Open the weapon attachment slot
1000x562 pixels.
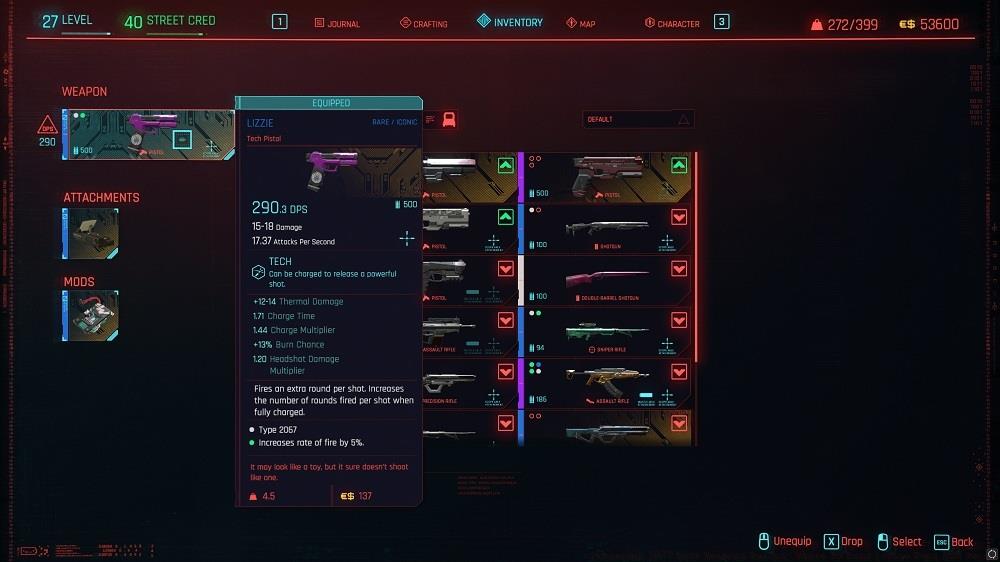(92, 234)
